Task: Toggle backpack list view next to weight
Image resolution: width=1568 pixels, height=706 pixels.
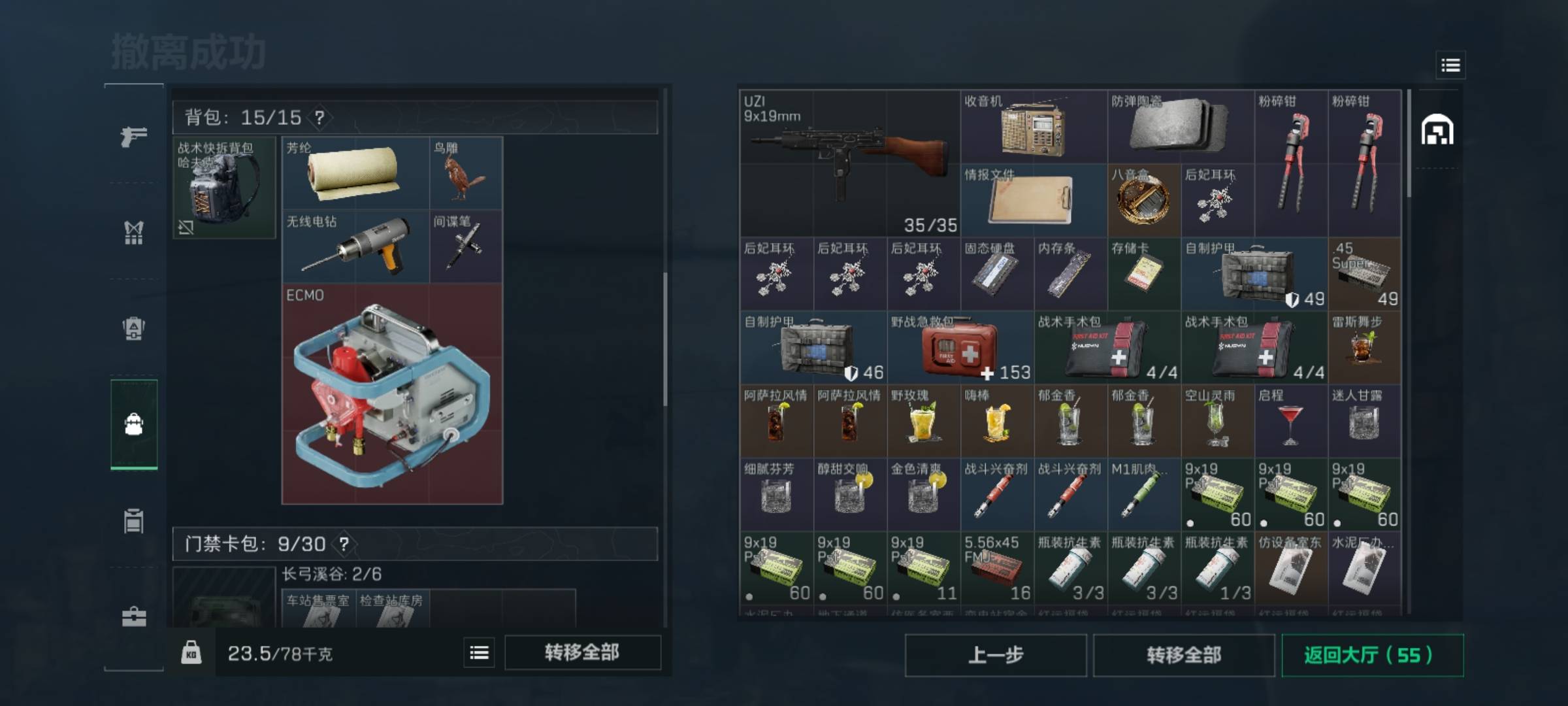Action: [479, 652]
